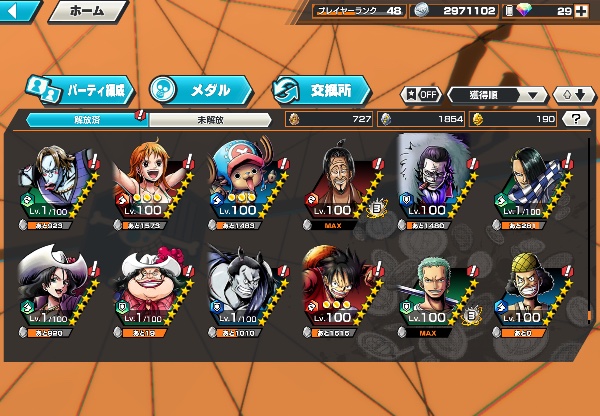Switch to the 未解放 tab
Viewport: 600px width, 416px height.
(x=210, y=119)
